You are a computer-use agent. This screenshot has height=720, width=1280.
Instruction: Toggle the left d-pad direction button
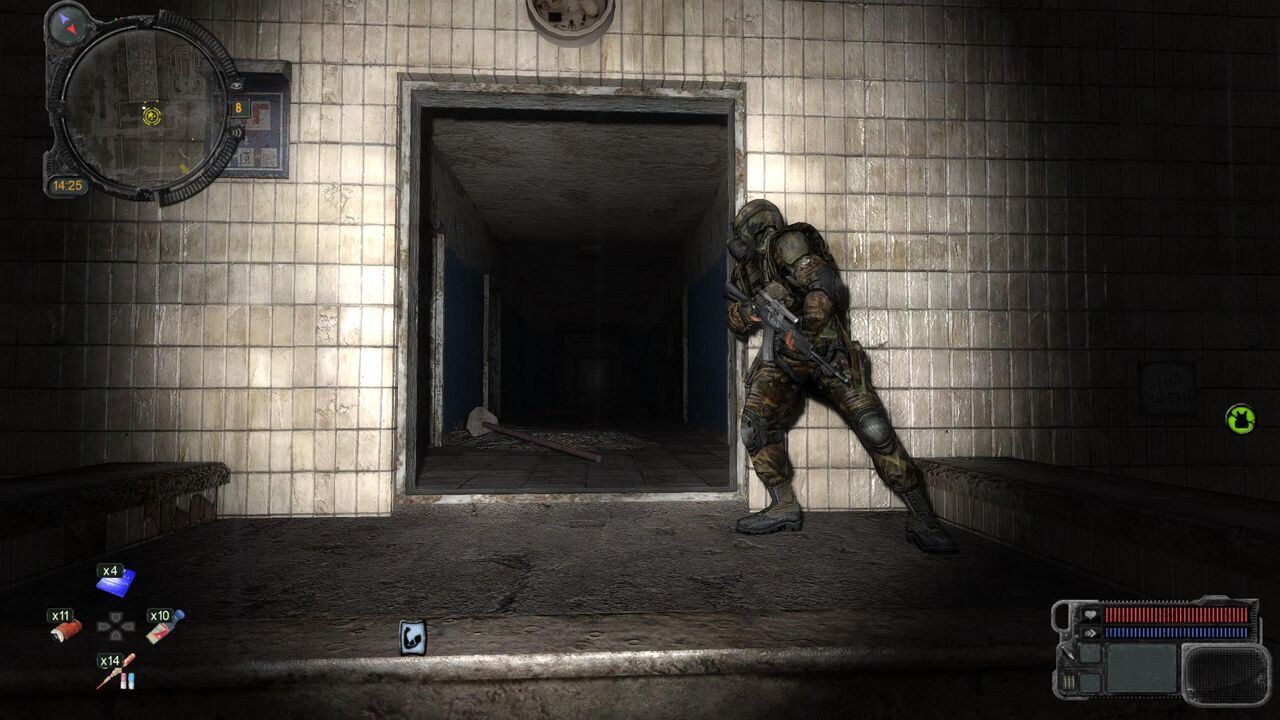pos(104,626)
